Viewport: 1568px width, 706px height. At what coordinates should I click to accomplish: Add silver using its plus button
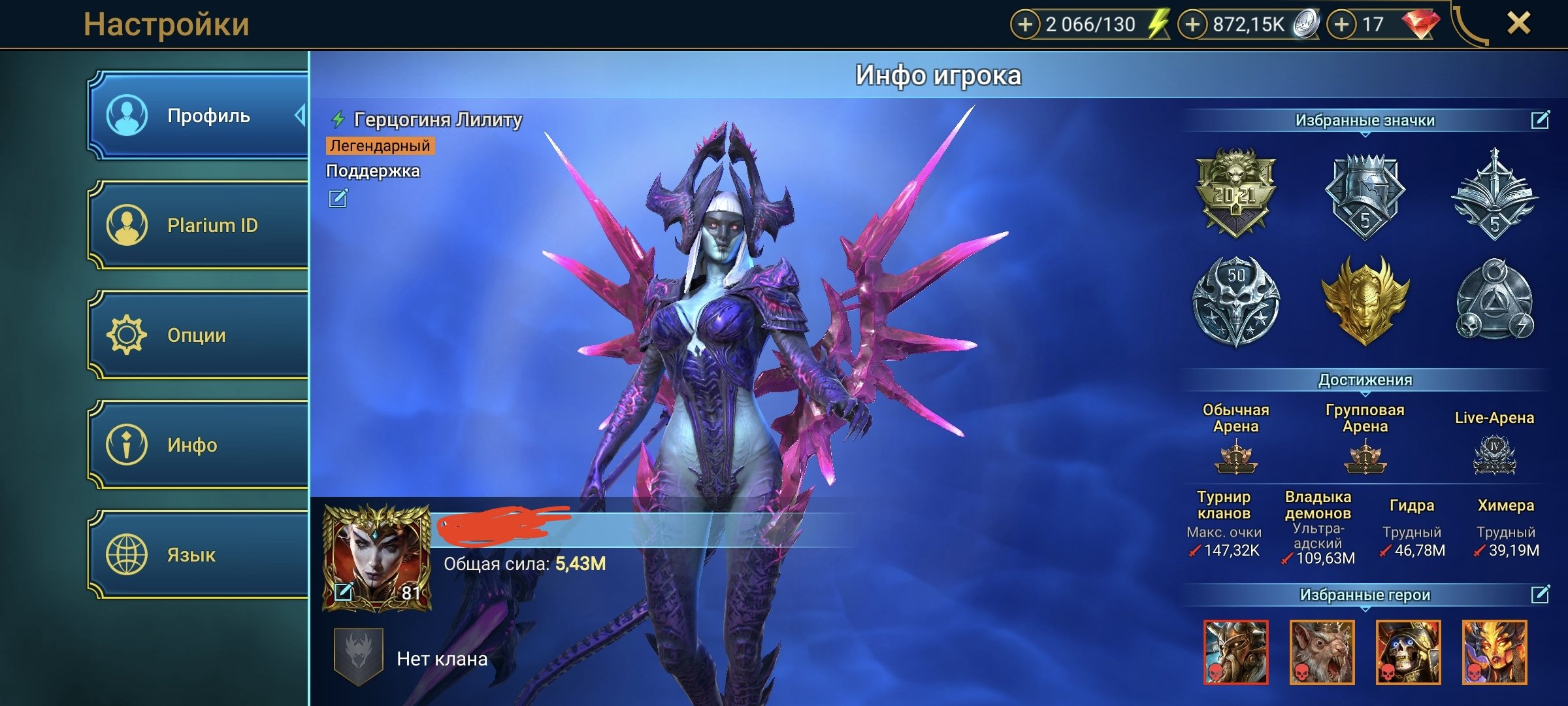click(1192, 25)
